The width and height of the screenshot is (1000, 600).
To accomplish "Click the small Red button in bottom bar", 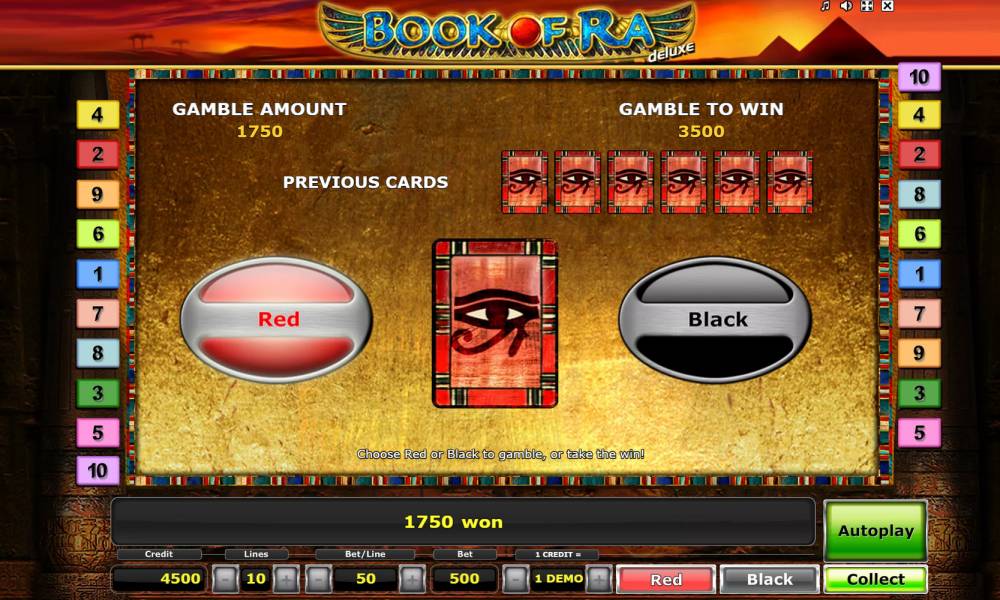I will pos(666,579).
